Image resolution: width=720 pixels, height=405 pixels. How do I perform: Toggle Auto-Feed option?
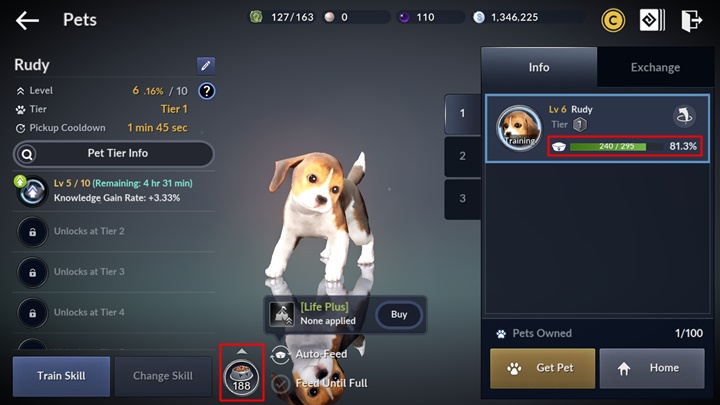pos(282,355)
